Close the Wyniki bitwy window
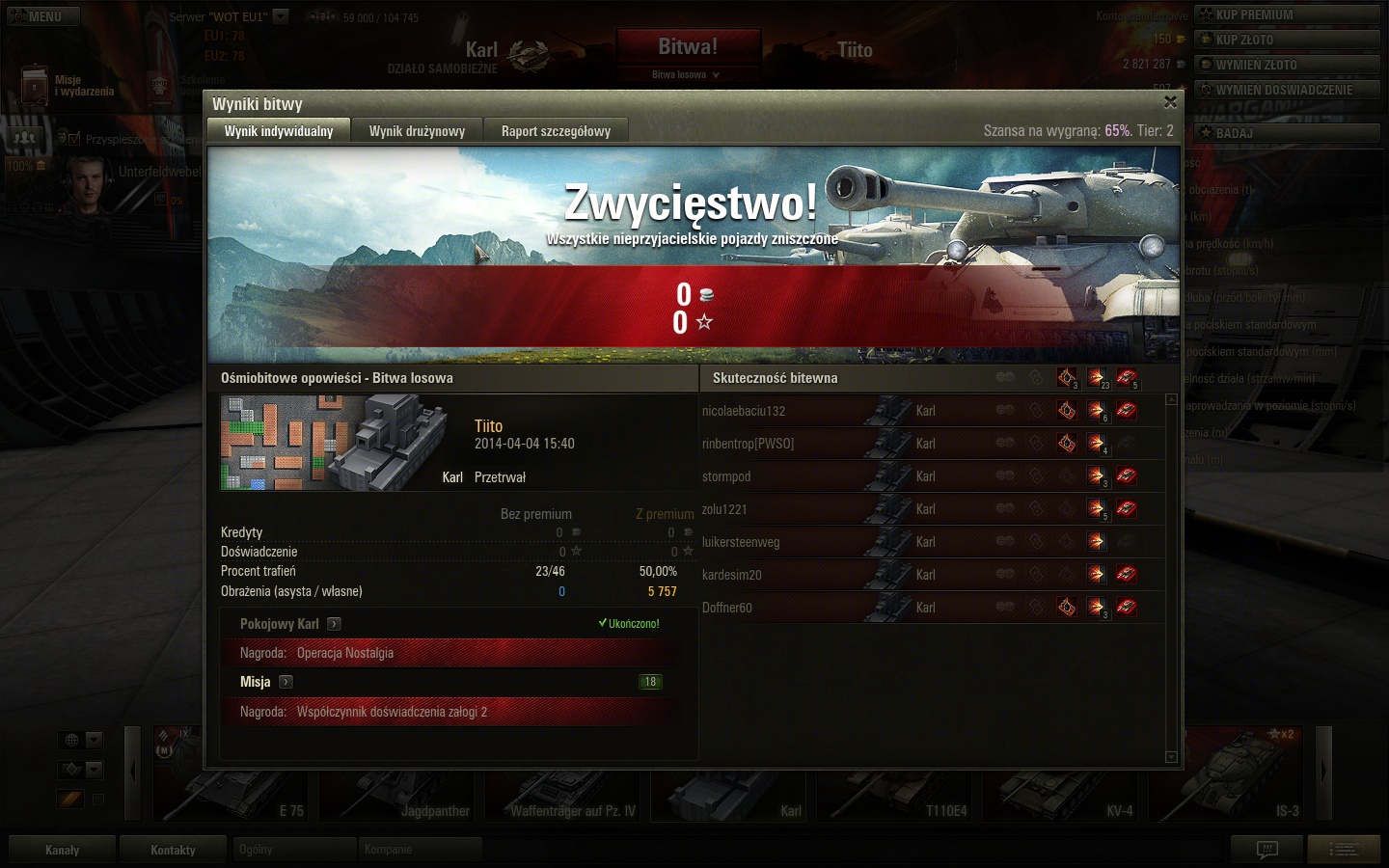This screenshot has height=868, width=1389. coord(1170,102)
